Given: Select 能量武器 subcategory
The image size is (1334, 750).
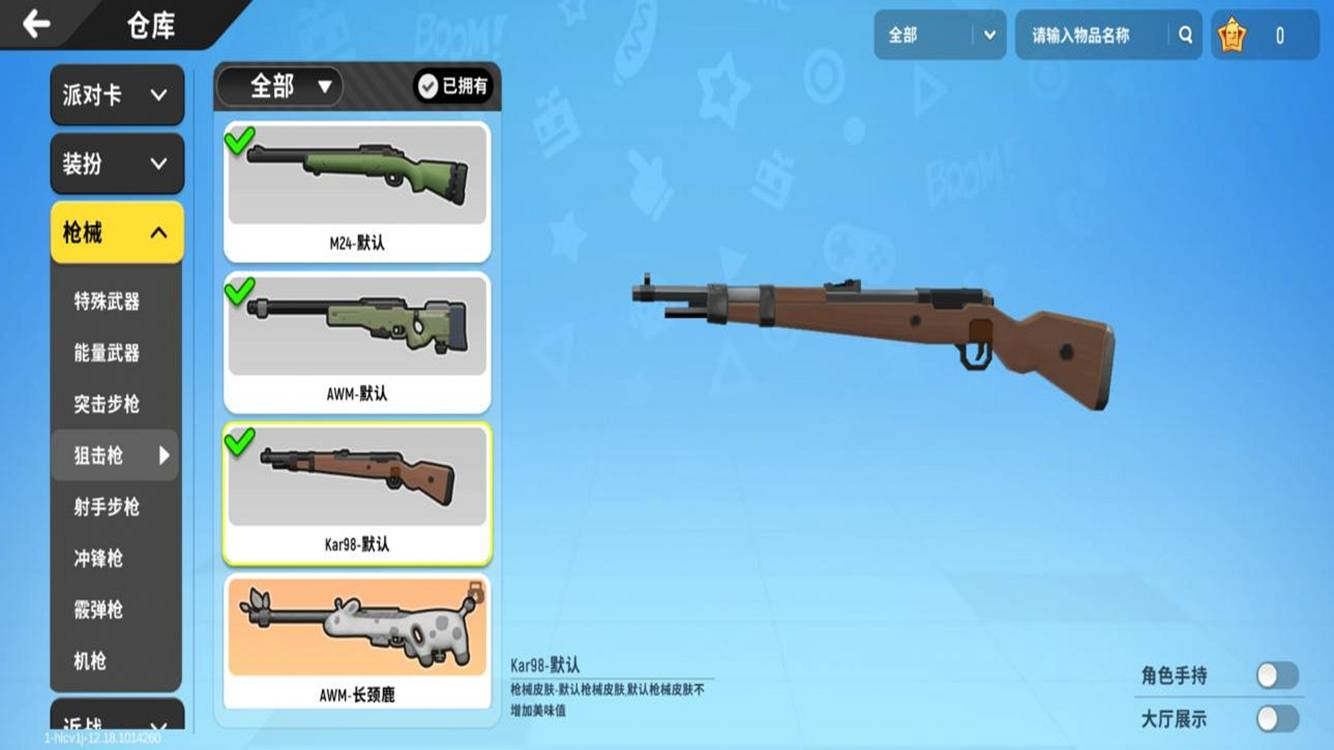Looking at the screenshot, I should click(x=107, y=353).
